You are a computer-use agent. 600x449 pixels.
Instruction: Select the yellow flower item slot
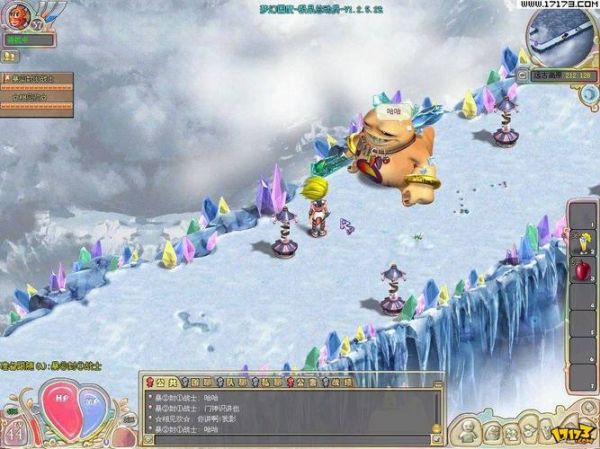(x=581, y=239)
